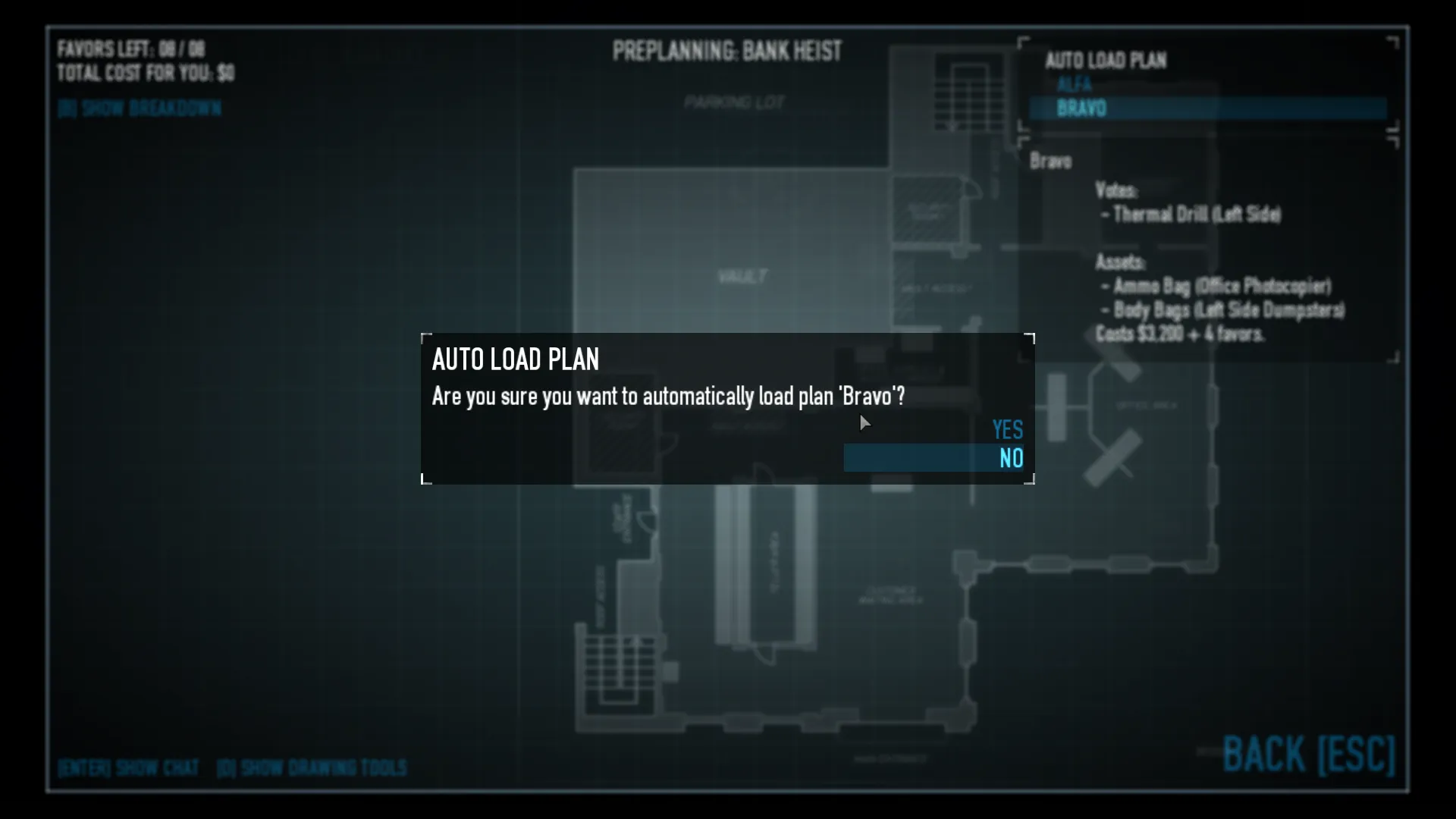Show the chat panel

click(128, 768)
